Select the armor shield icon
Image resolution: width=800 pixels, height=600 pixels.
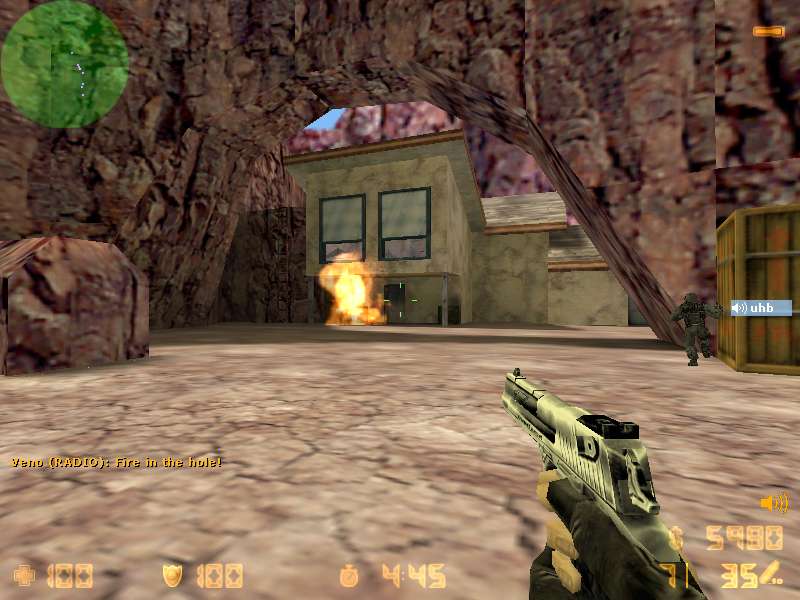[173, 576]
